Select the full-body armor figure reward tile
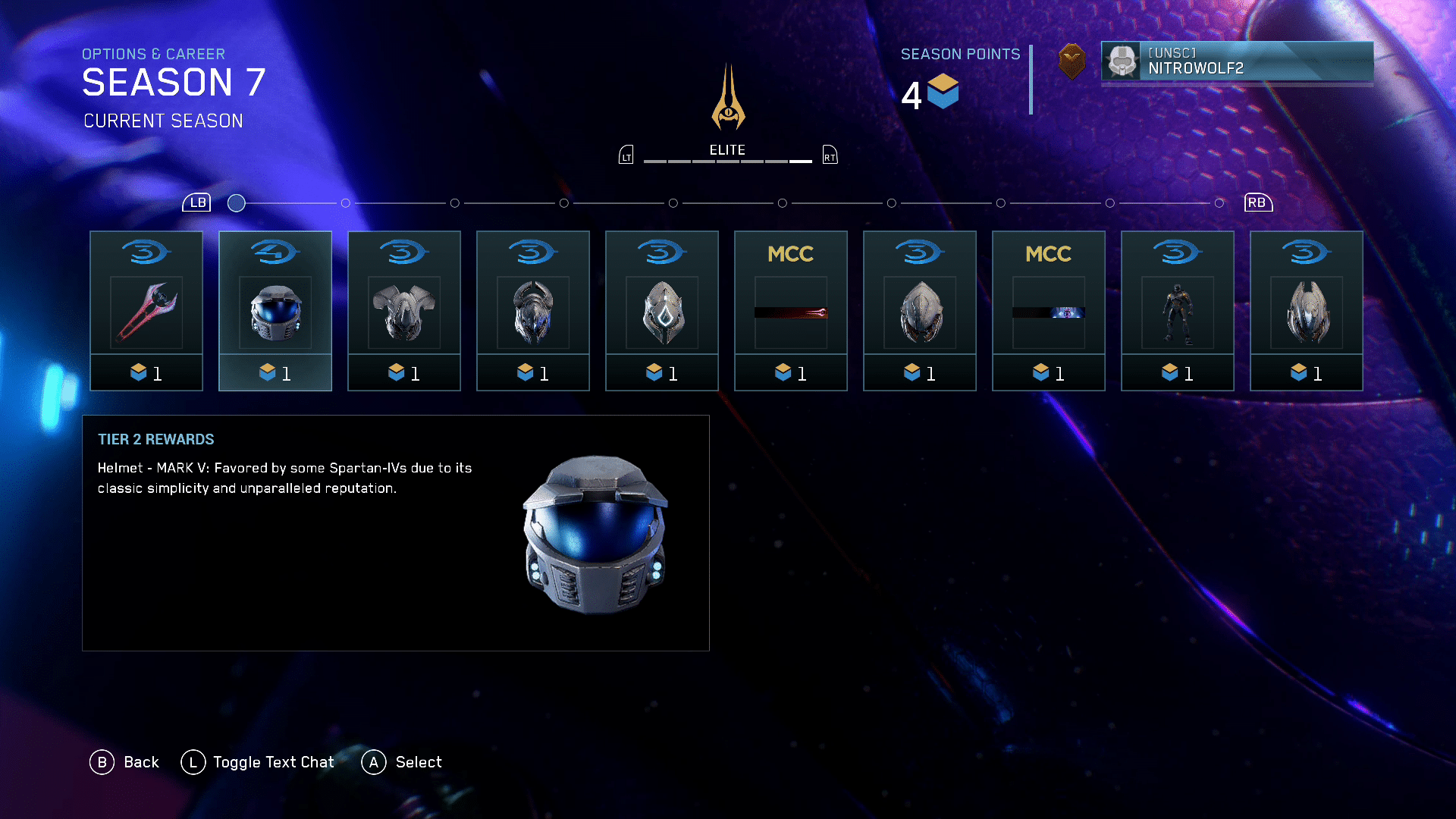 pyautogui.click(x=1178, y=311)
